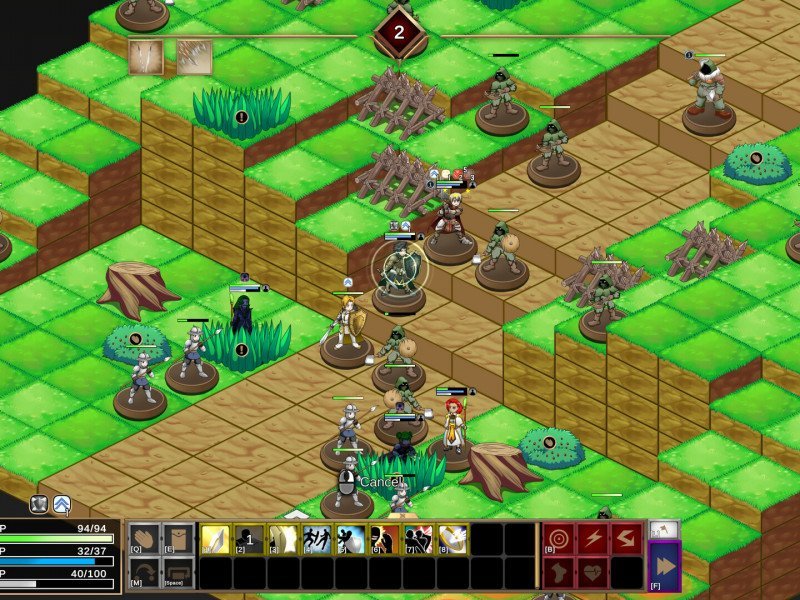Image resolution: width=800 pixels, height=600 pixels.
Task: Use the golden slash skill in slot three
Action: tap(284, 540)
